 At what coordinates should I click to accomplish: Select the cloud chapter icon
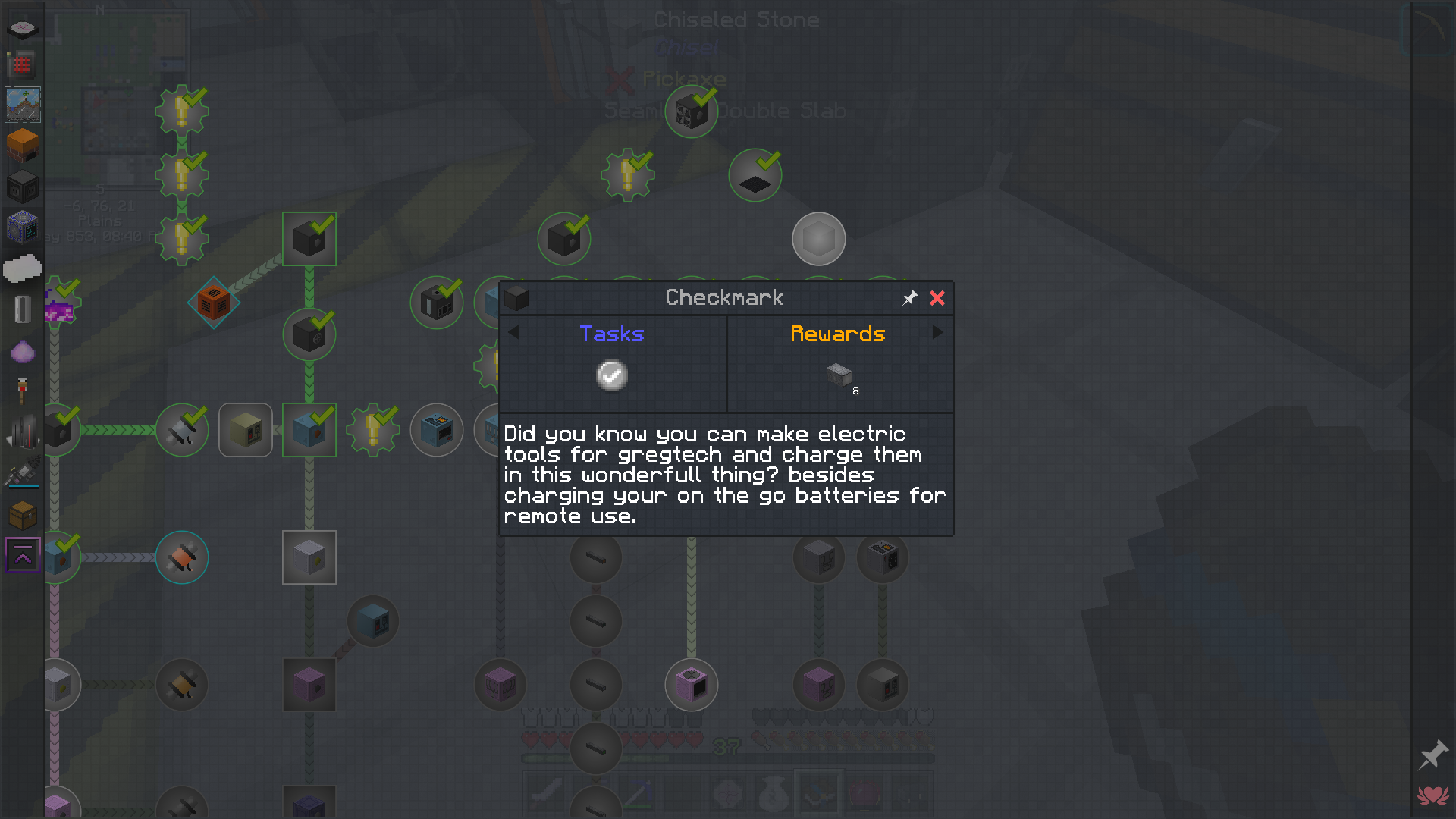(x=23, y=267)
